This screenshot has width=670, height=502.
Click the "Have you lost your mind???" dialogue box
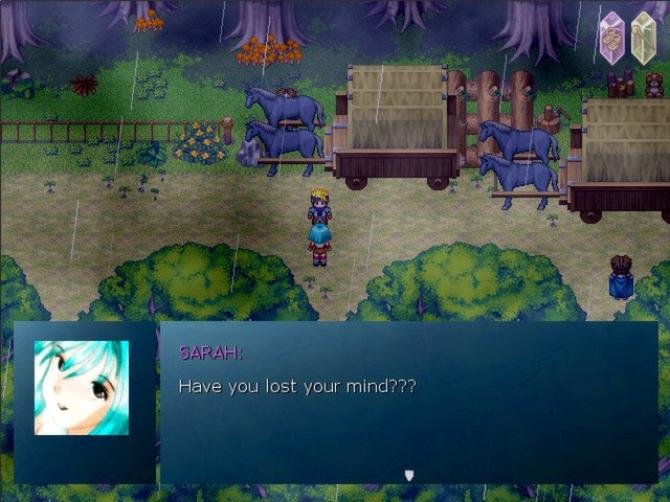(x=408, y=401)
